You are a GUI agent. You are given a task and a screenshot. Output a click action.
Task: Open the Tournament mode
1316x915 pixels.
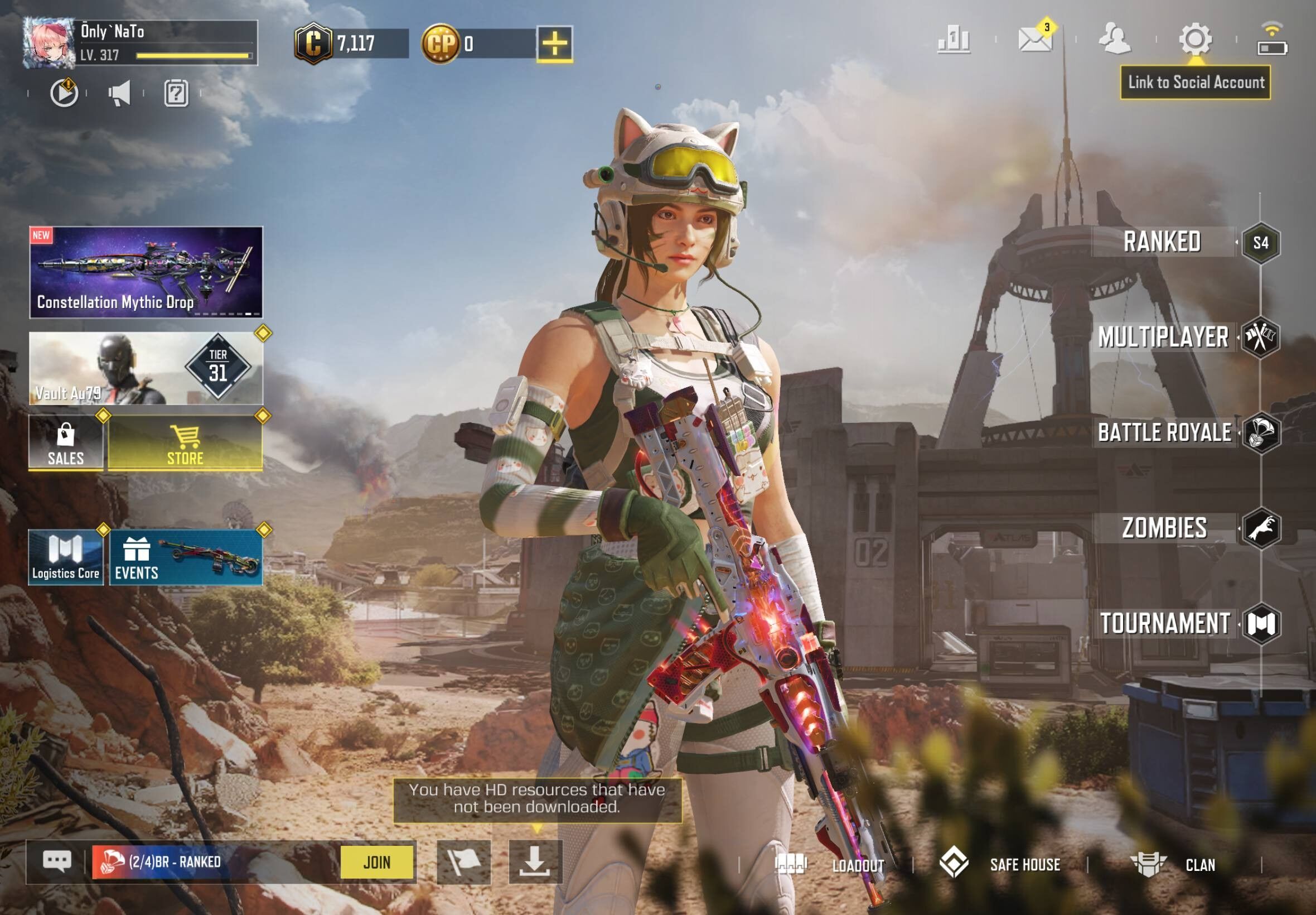pyautogui.click(x=1165, y=624)
